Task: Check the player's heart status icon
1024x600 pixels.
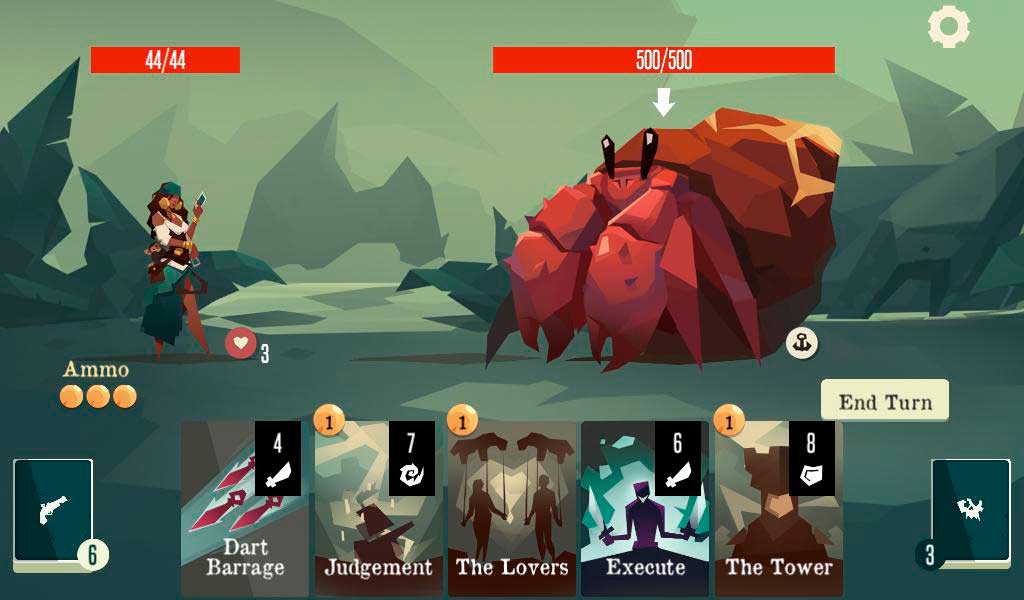Action: pyautogui.click(x=240, y=343)
